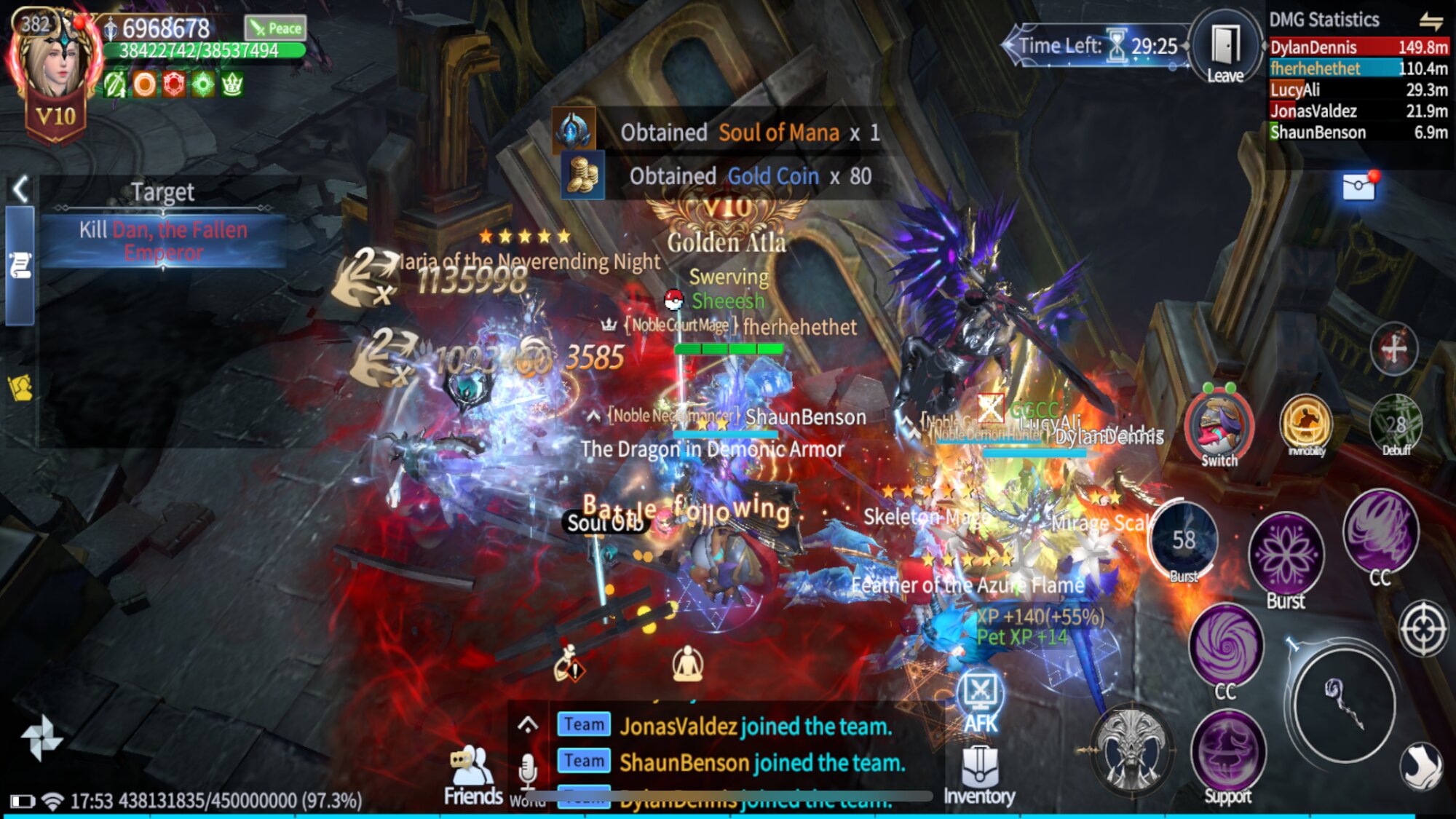Leave the dungeon via the Leave button

click(x=1226, y=50)
